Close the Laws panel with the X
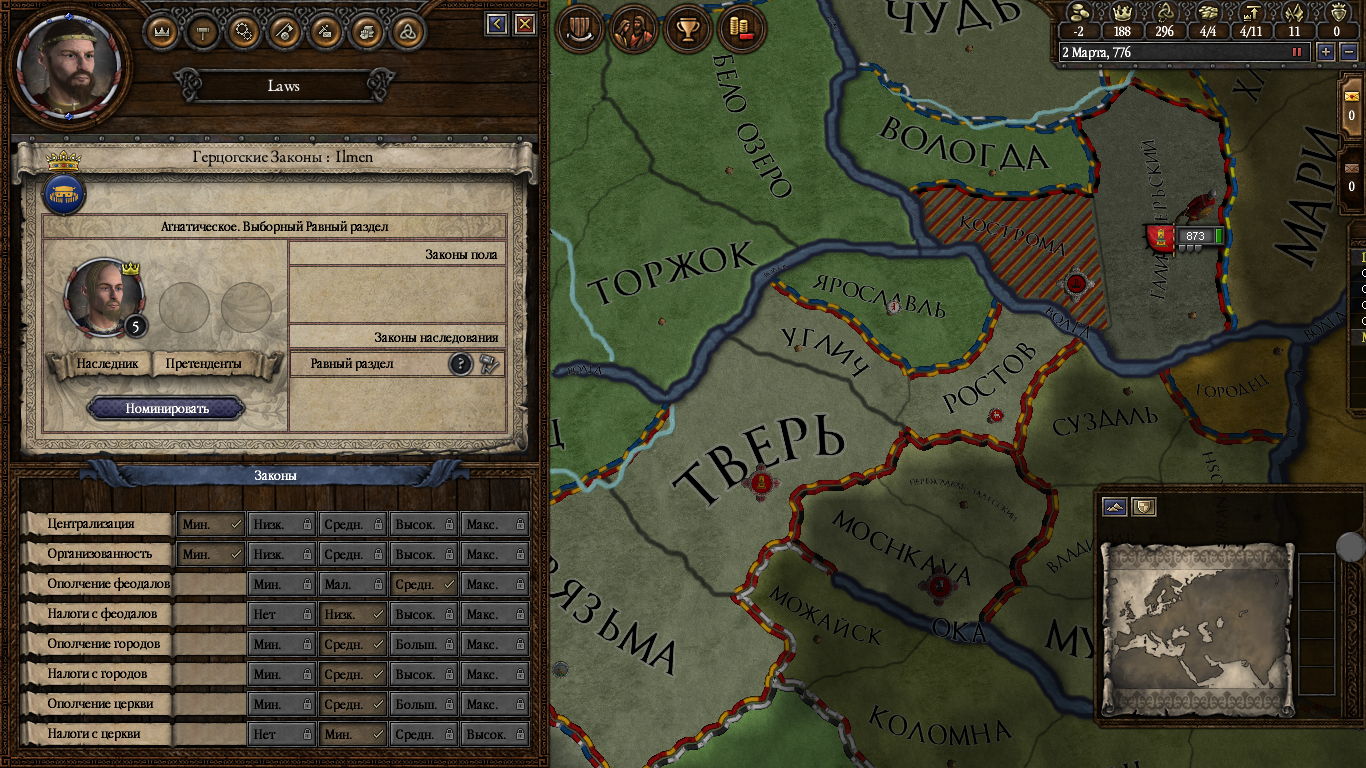1366x768 pixels. (524, 24)
